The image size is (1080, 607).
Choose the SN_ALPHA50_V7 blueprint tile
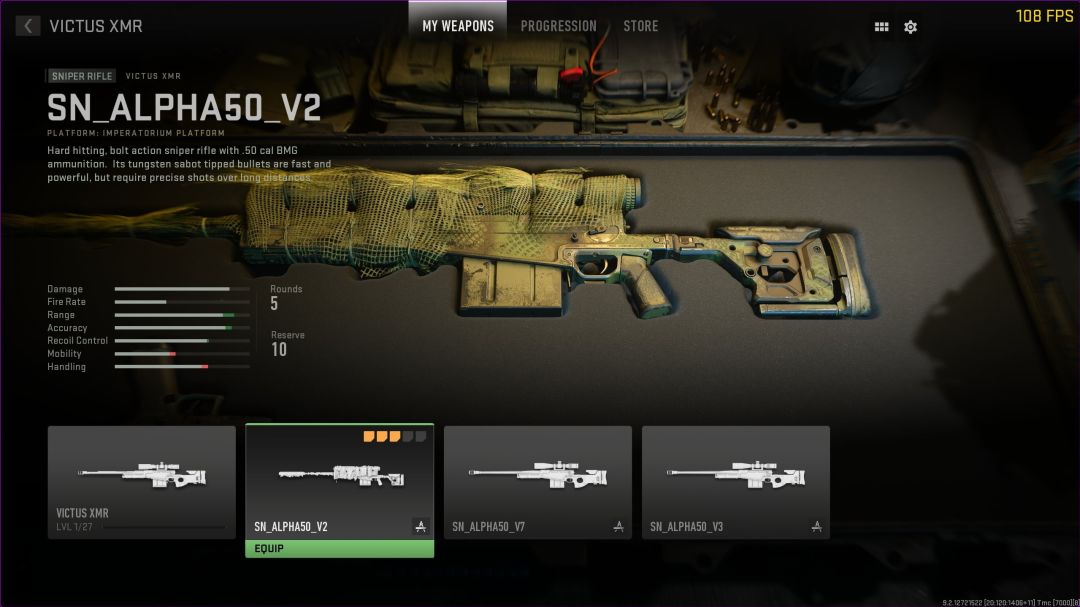tap(537, 482)
